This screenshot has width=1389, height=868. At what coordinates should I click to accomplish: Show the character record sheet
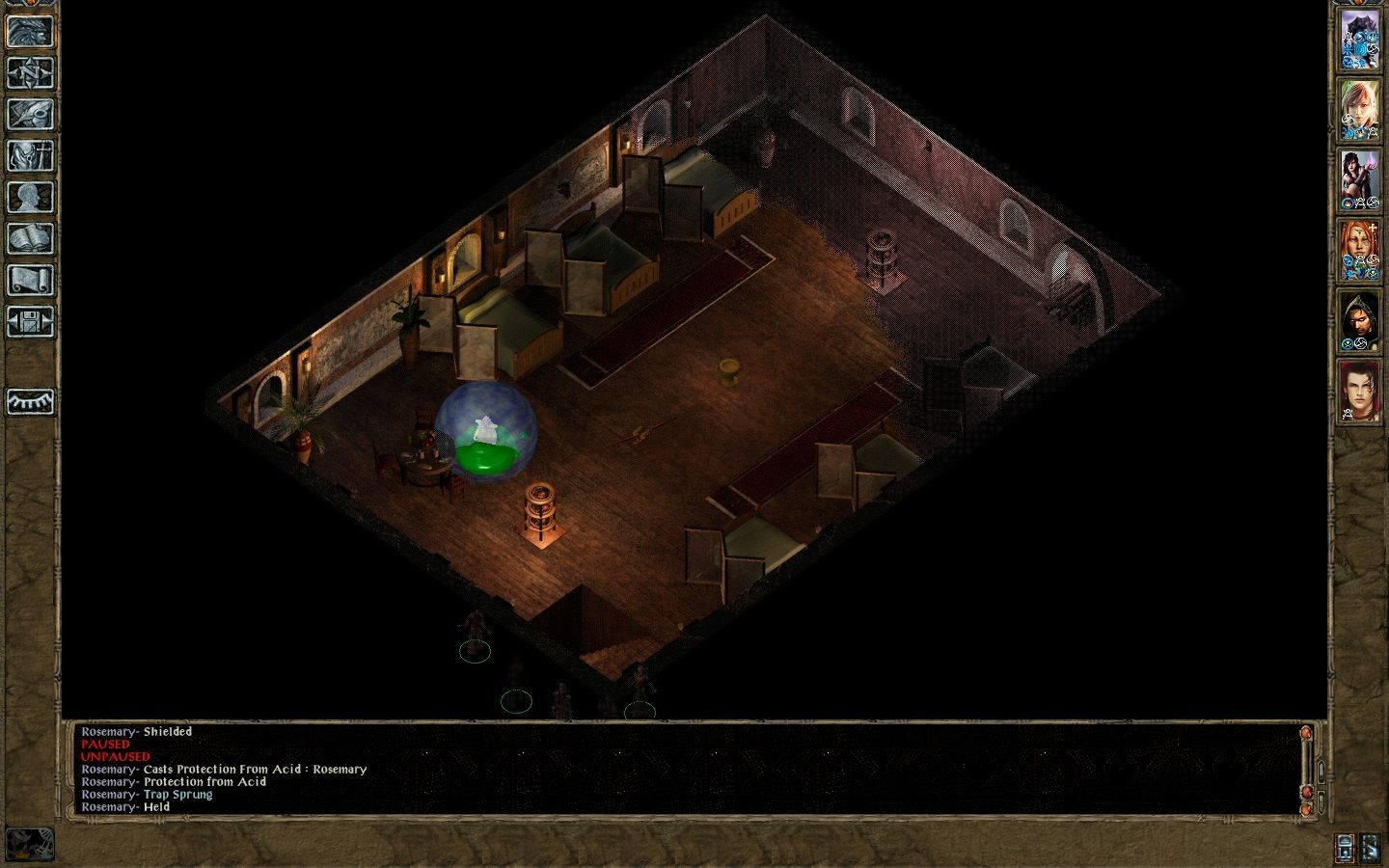tap(30, 197)
